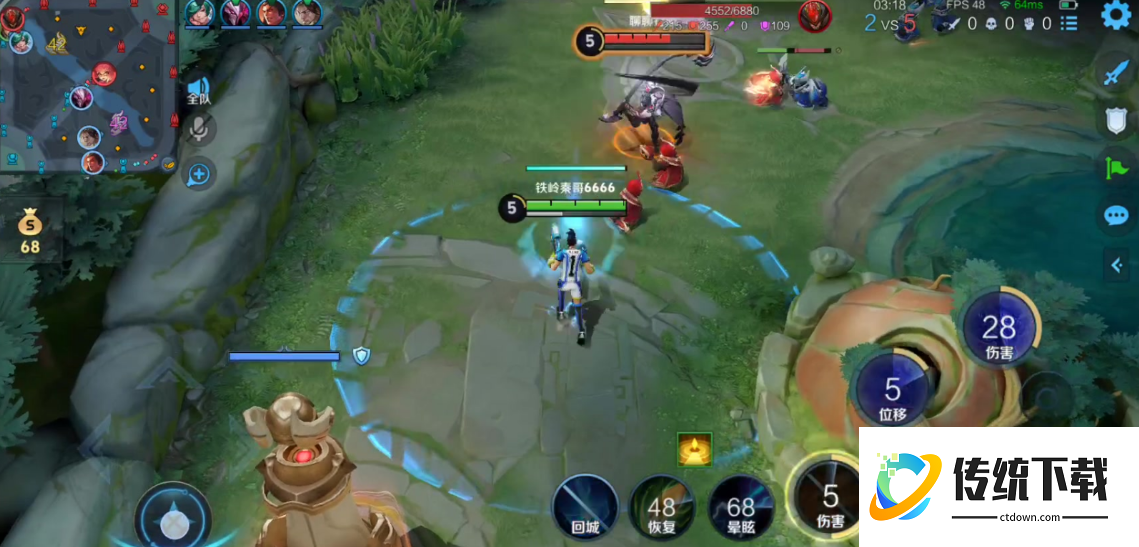Toggle the 全队 team voice speaker
Screen dimensions: 1139x547
[x=199, y=90]
